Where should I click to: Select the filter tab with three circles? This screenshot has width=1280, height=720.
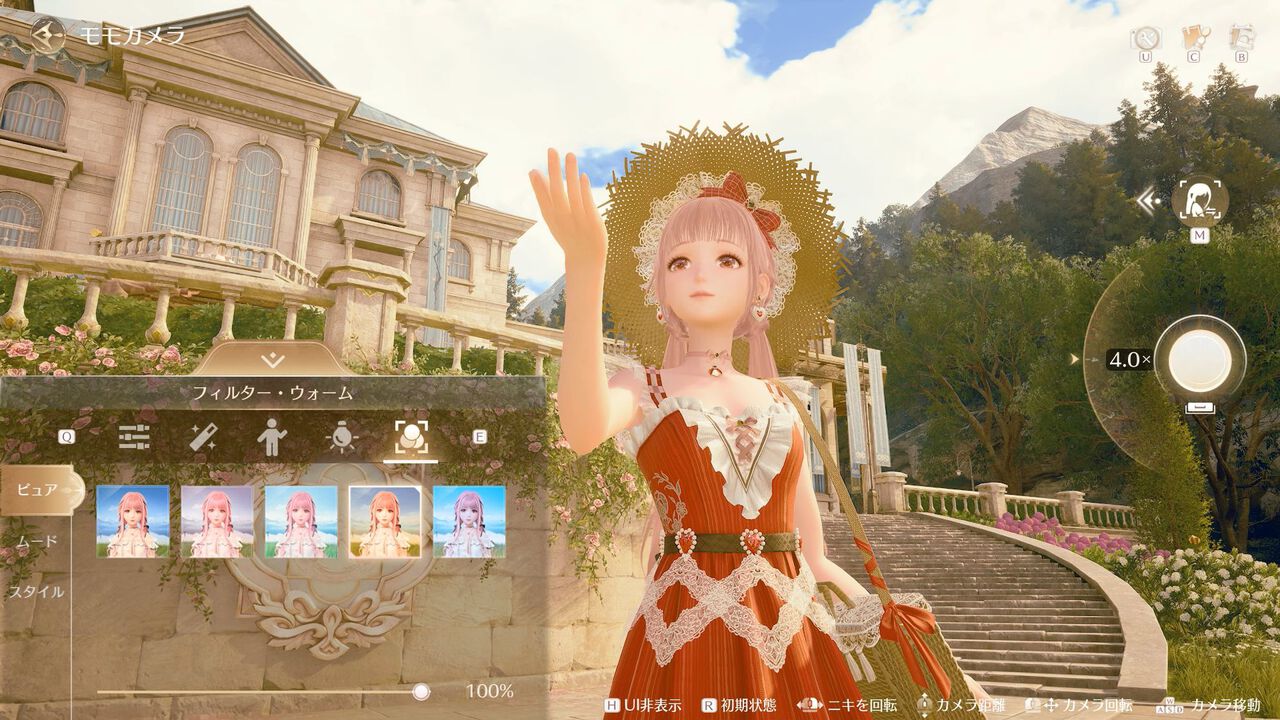410,437
